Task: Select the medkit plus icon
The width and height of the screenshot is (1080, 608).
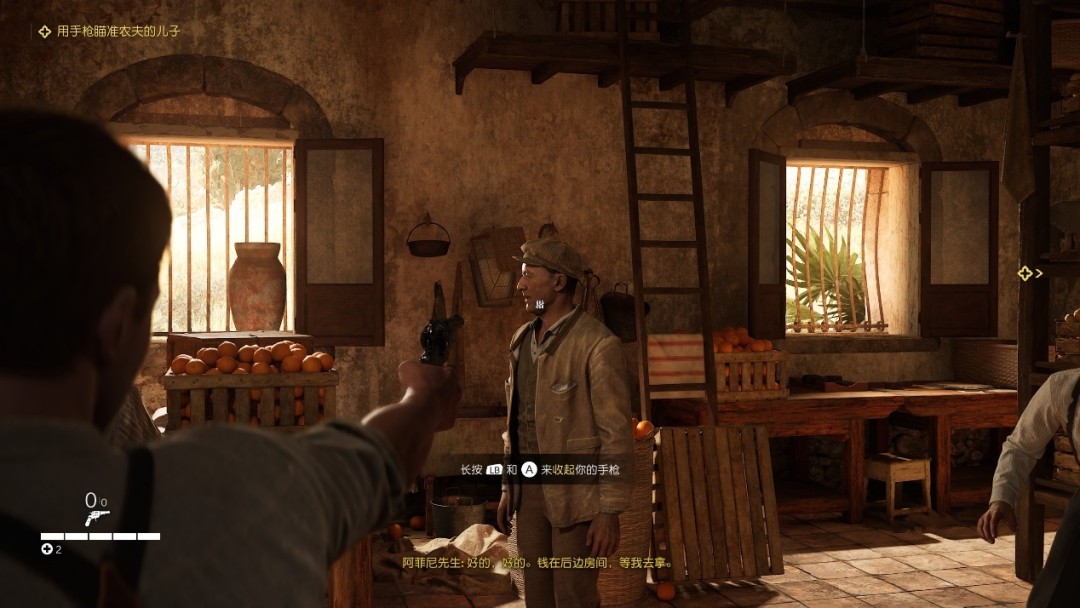Action: [47, 549]
